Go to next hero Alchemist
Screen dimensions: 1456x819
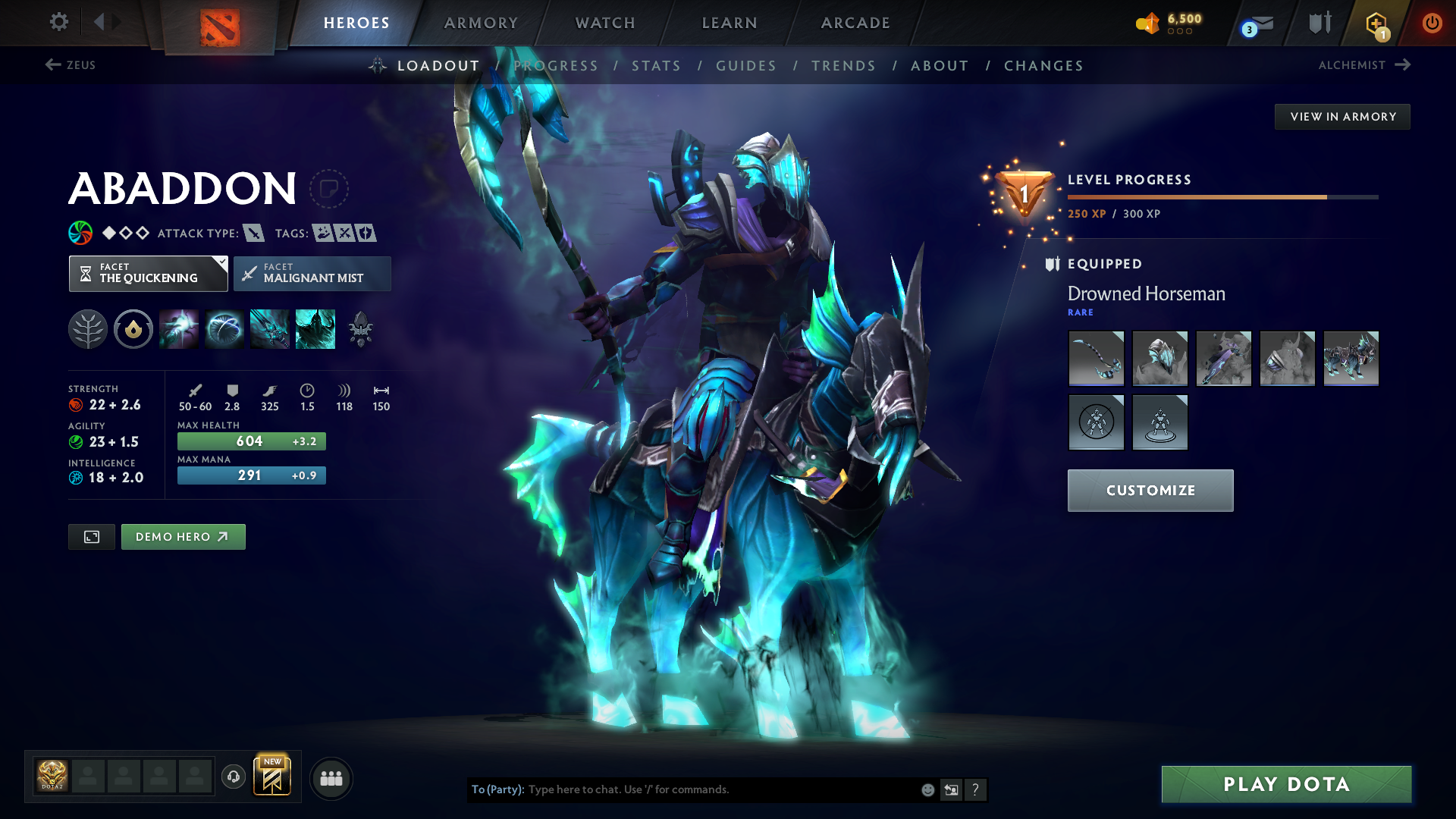coord(1363,65)
